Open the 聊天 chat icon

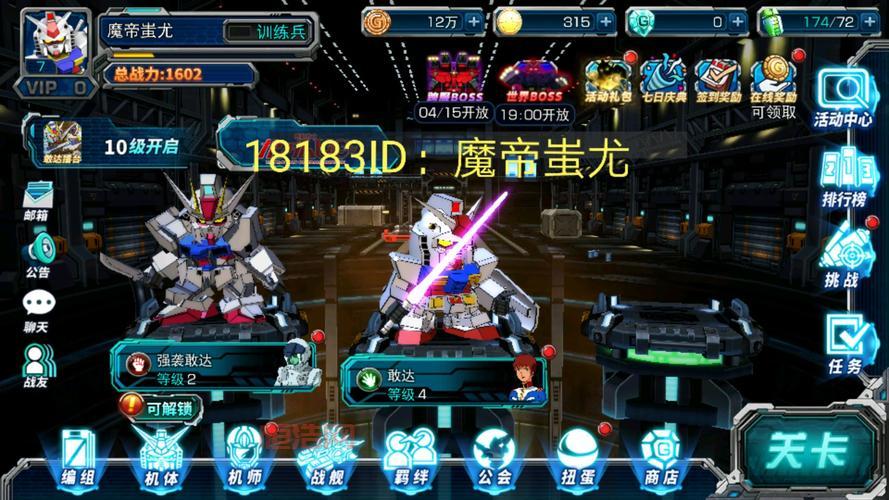[x=38, y=310]
